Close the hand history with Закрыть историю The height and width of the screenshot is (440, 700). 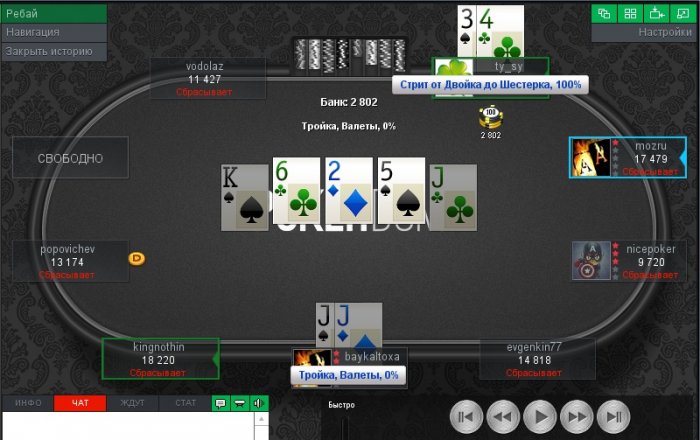coord(54,51)
